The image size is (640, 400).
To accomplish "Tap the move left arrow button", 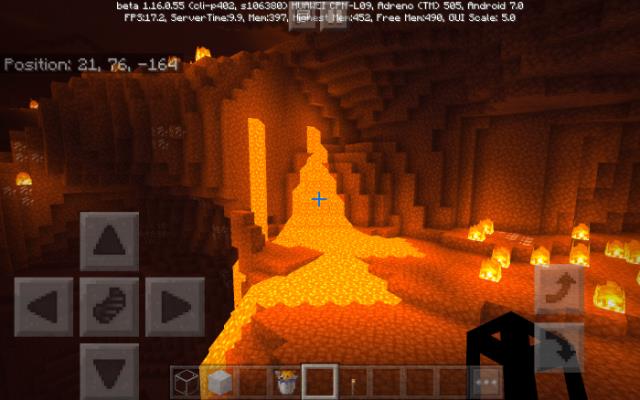I will [43, 306].
